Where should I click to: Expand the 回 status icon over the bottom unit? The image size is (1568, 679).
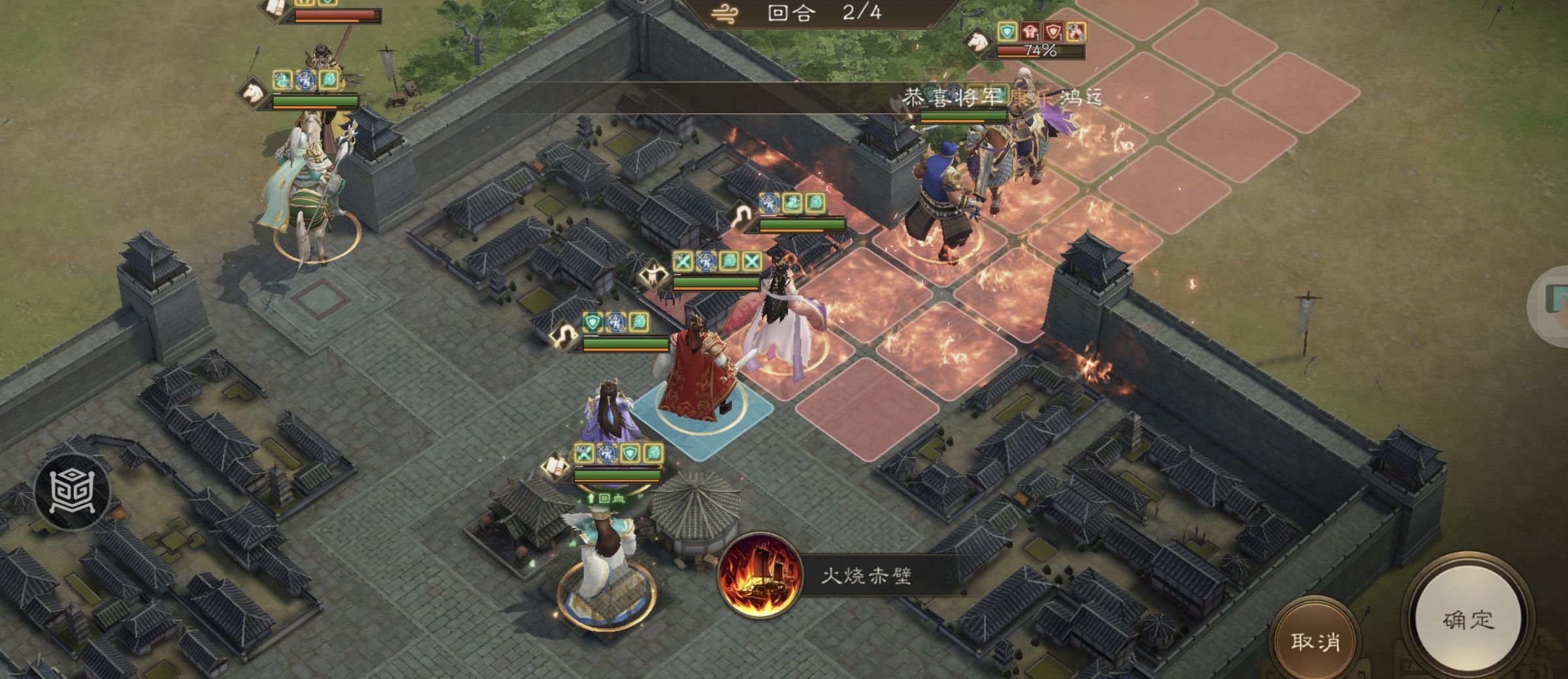pyautogui.click(x=605, y=497)
